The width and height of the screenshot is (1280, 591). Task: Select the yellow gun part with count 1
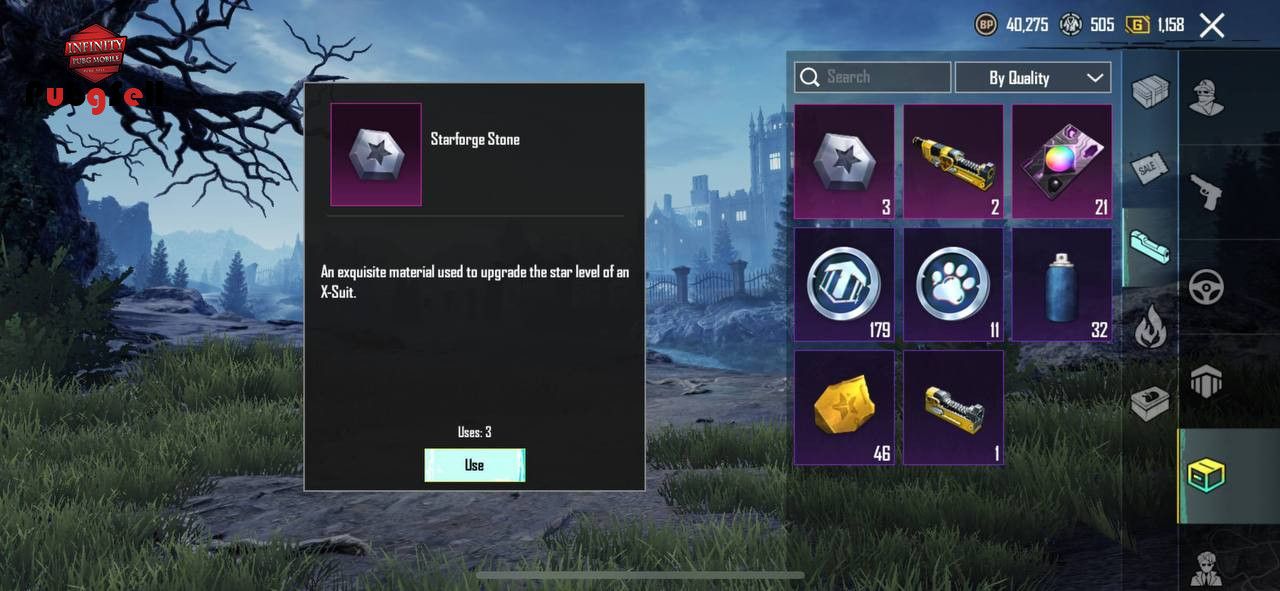[x=953, y=407]
